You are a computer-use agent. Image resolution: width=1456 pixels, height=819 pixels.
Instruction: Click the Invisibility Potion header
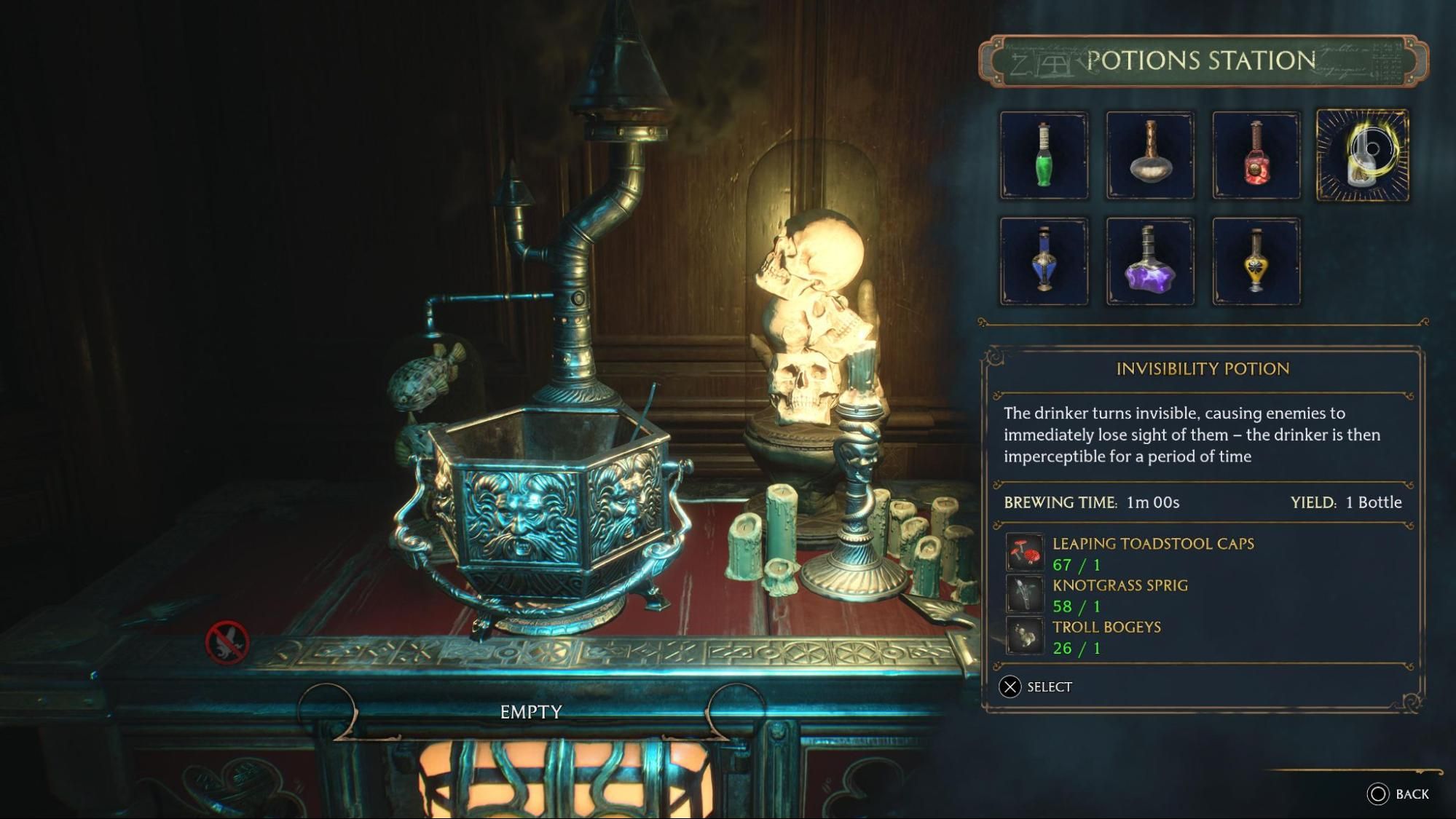click(x=1203, y=370)
